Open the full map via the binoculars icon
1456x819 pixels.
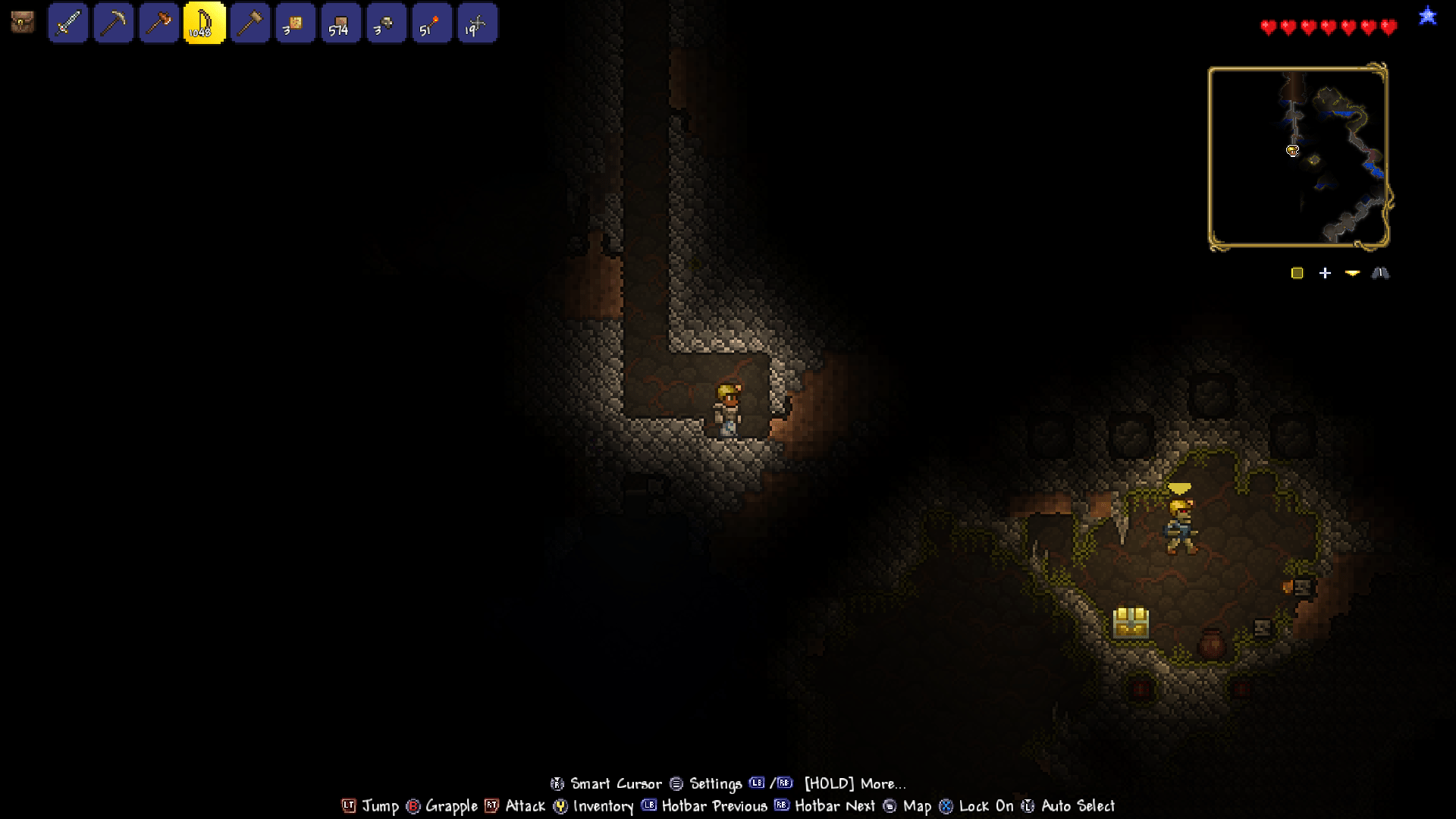(x=1382, y=273)
